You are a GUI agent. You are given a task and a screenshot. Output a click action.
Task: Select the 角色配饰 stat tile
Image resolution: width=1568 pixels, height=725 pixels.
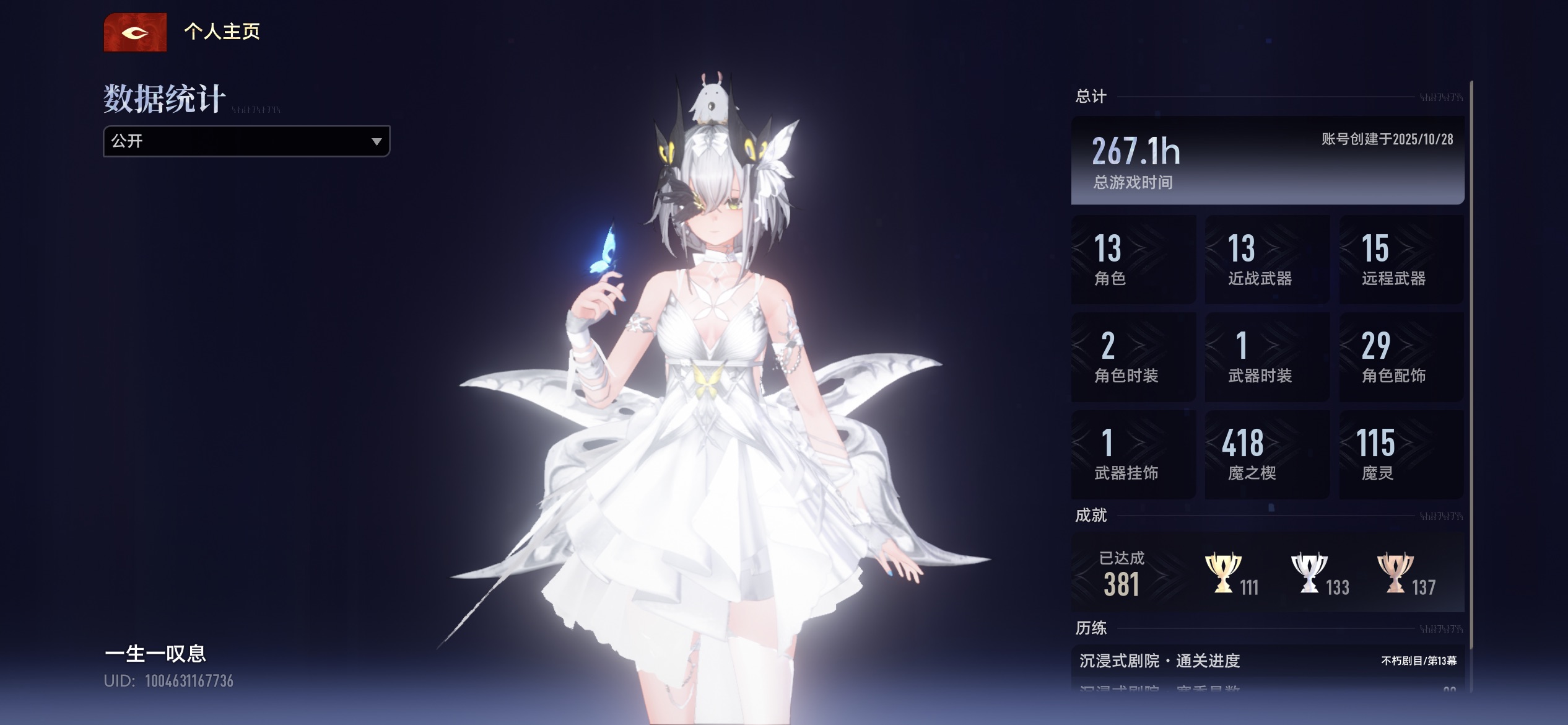click(x=1401, y=357)
